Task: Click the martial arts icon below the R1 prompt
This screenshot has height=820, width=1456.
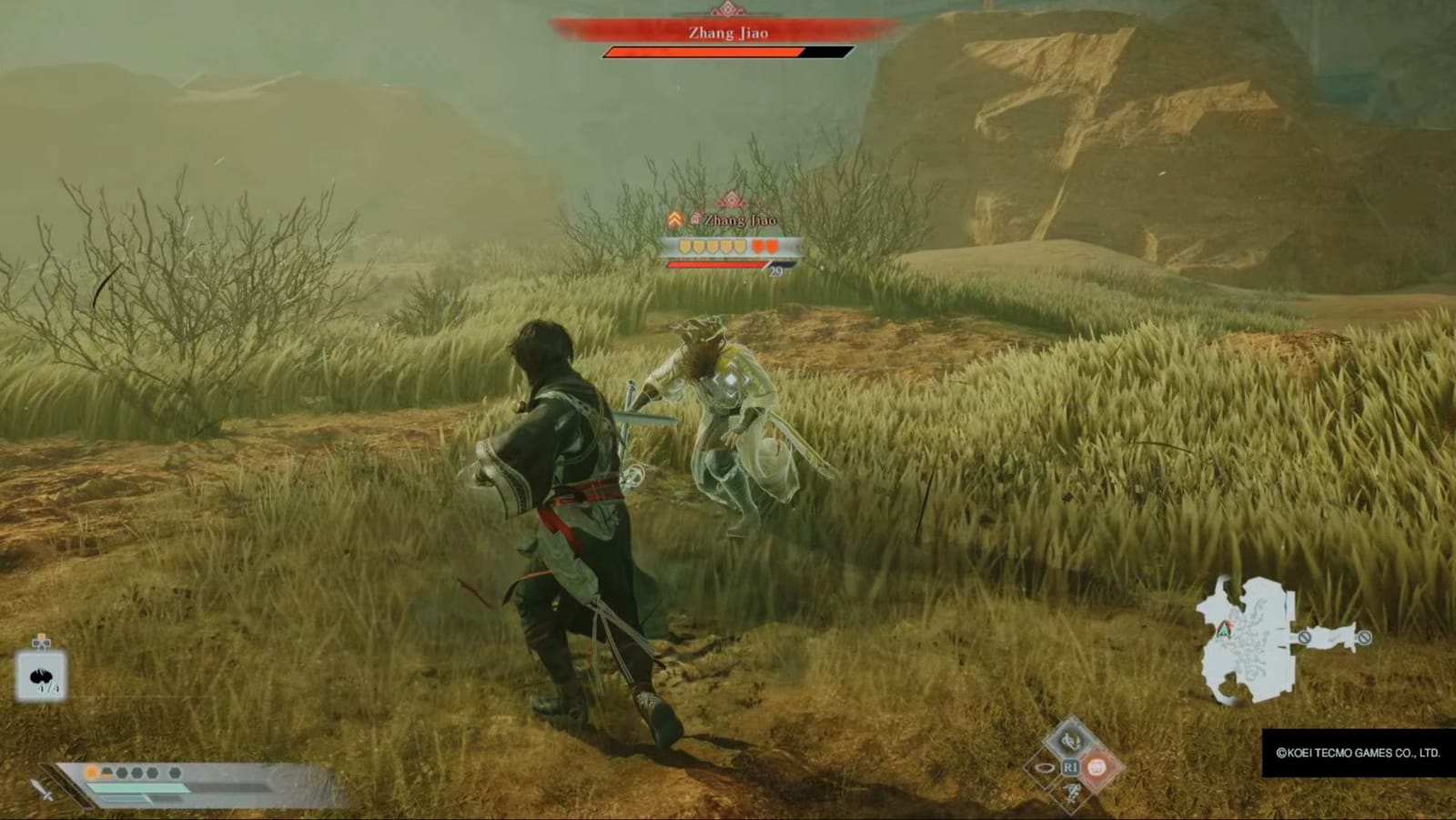Action: tap(1072, 795)
